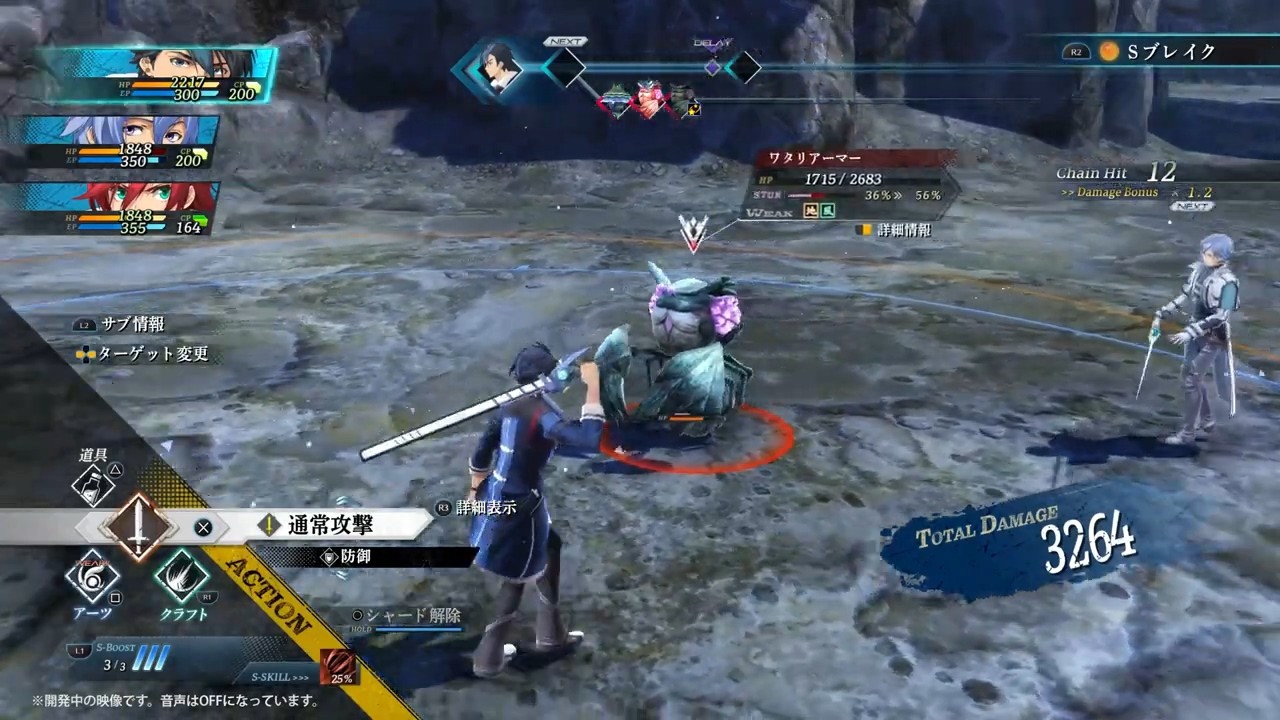
Task: Show 詳細表示 detailed display for the command
Action: tap(485, 508)
